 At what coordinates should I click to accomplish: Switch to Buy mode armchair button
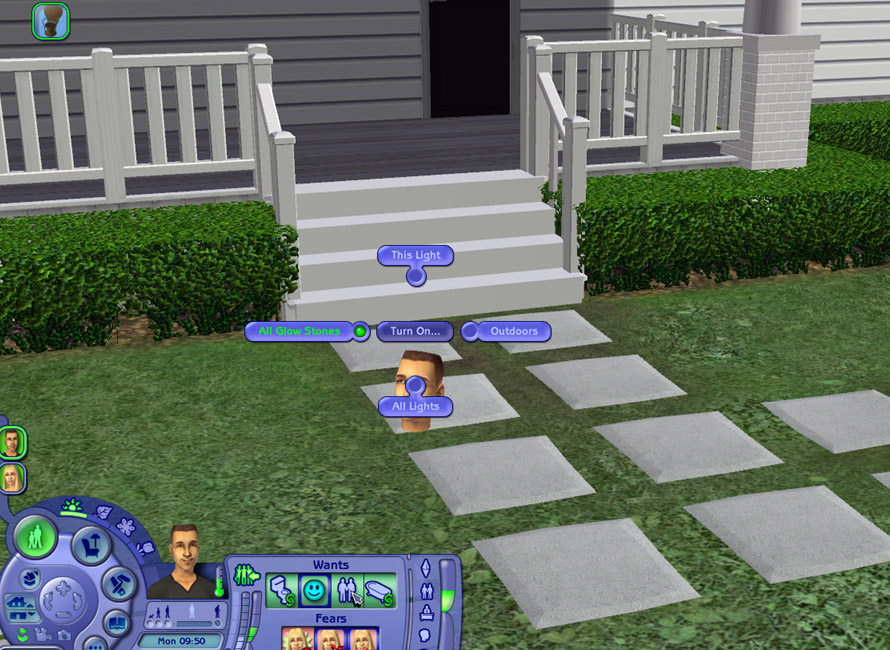91,546
